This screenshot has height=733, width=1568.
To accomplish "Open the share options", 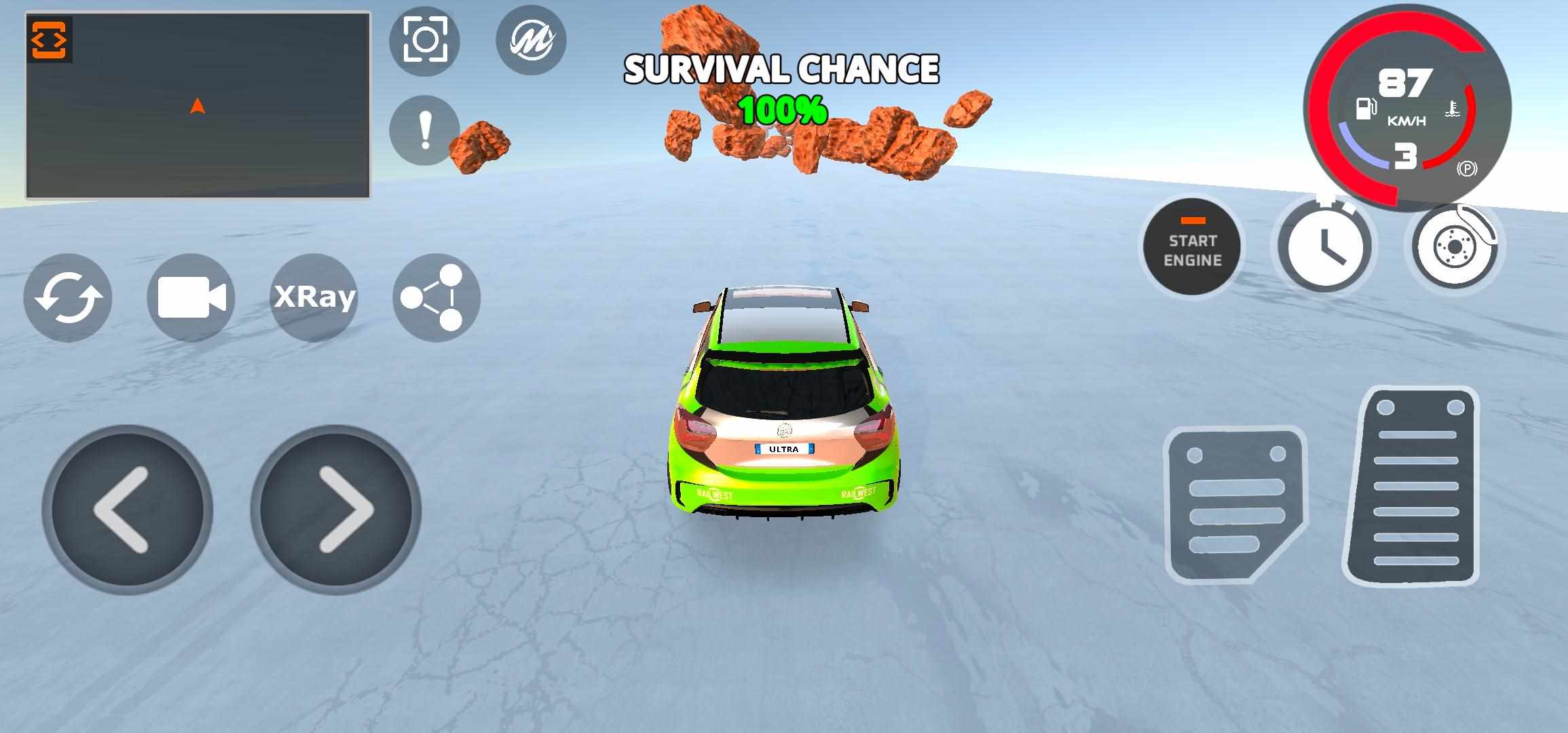I will pyautogui.click(x=436, y=297).
